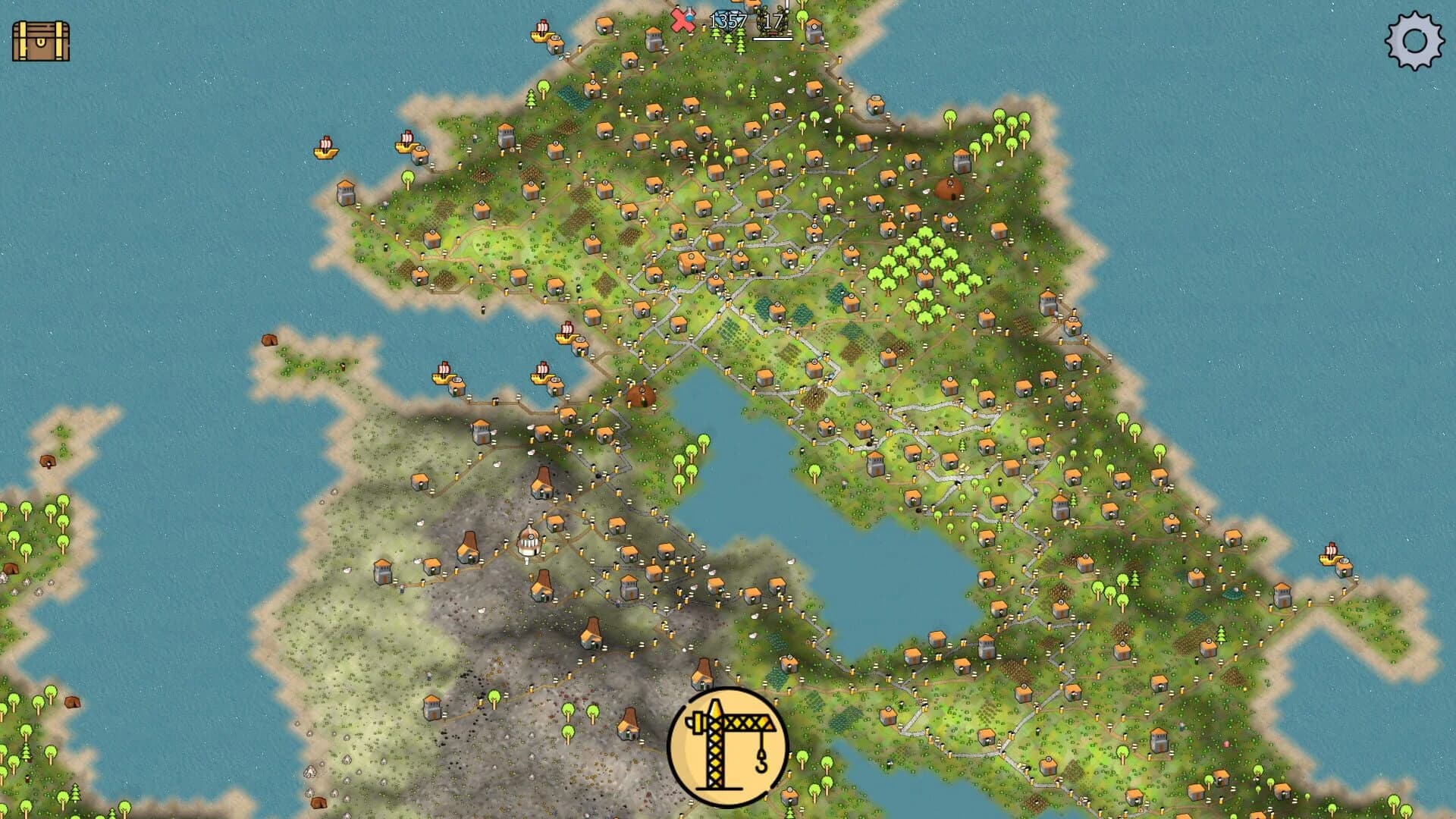
Task: Select the large brown tent near the lake
Action: 639,394
